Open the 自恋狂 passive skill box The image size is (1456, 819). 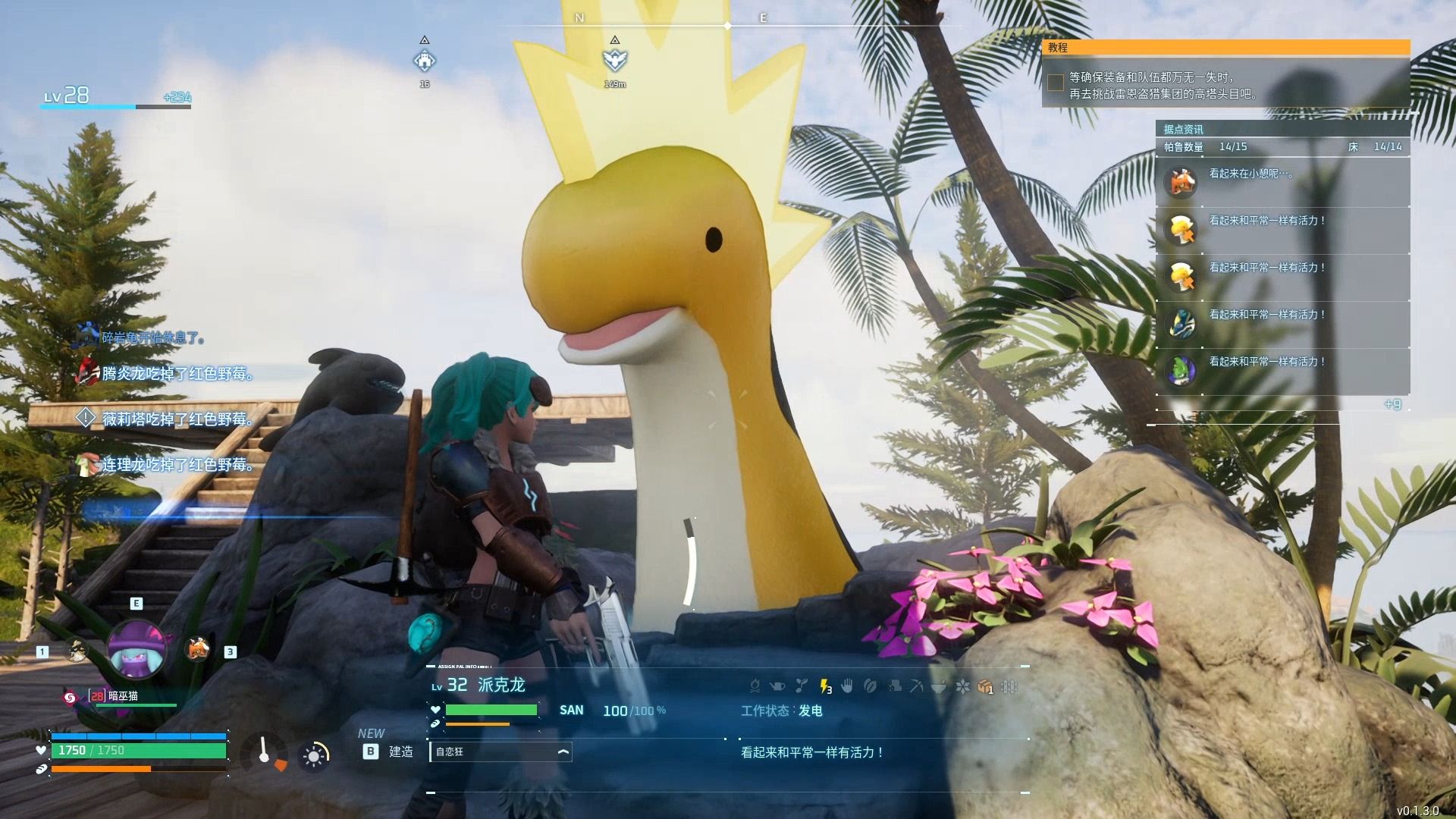(500, 752)
